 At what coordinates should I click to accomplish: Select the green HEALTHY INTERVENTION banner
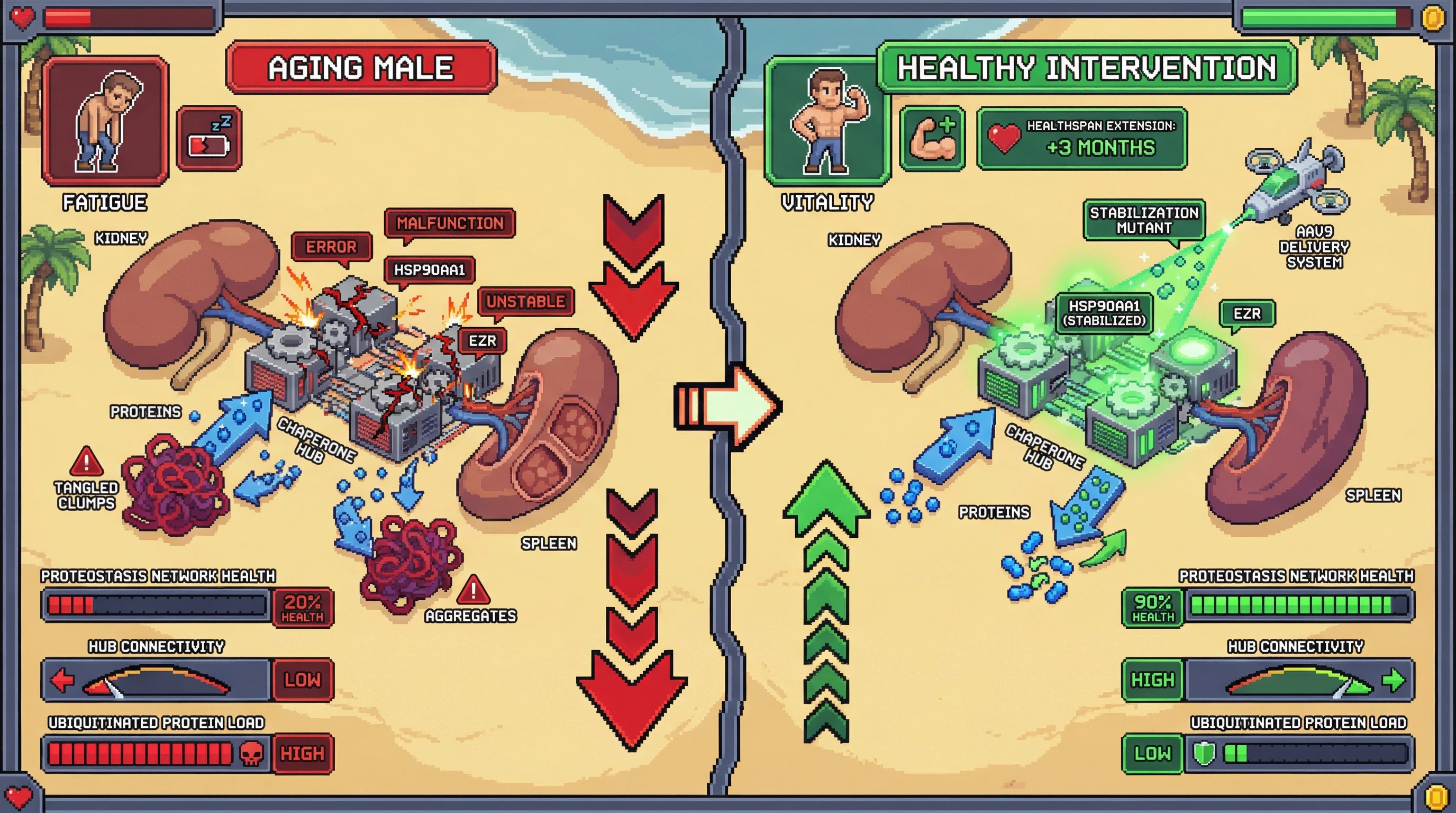1086,67
